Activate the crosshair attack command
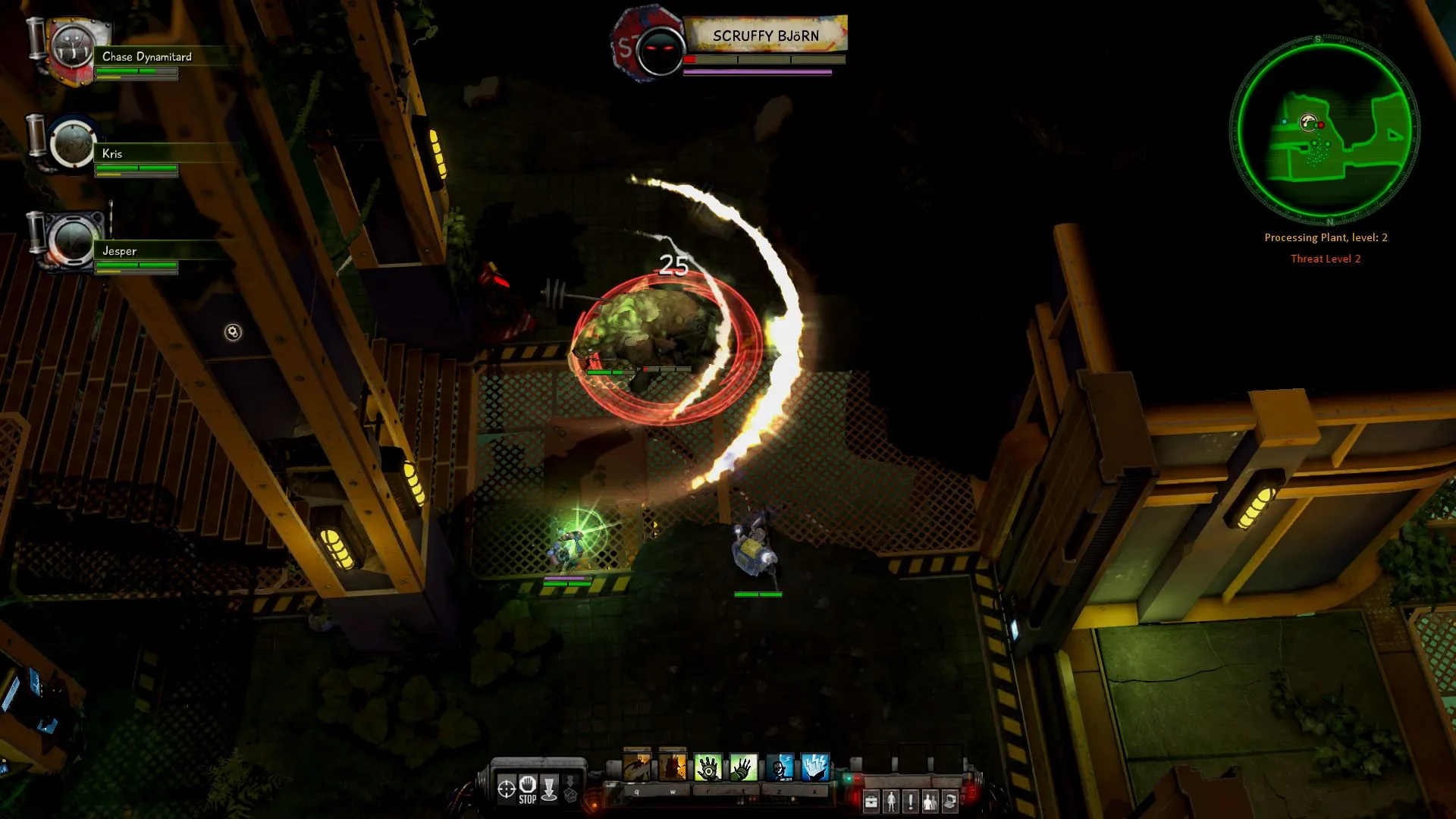Image resolution: width=1456 pixels, height=819 pixels. click(x=507, y=789)
